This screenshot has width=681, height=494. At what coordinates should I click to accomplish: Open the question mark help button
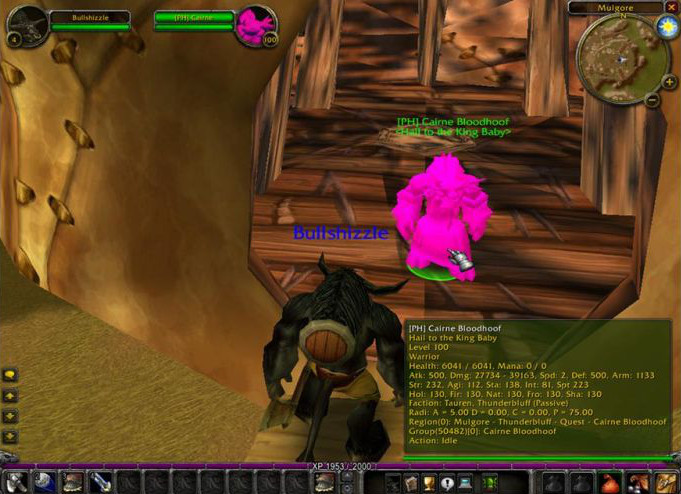(447, 483)
